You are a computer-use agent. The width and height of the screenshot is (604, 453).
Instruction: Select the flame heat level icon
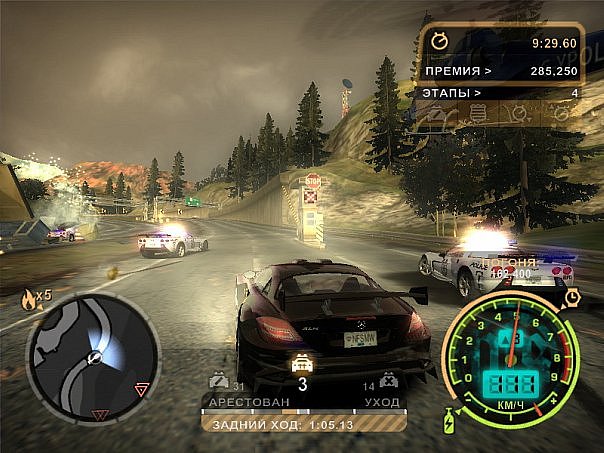tap(28, 296)
